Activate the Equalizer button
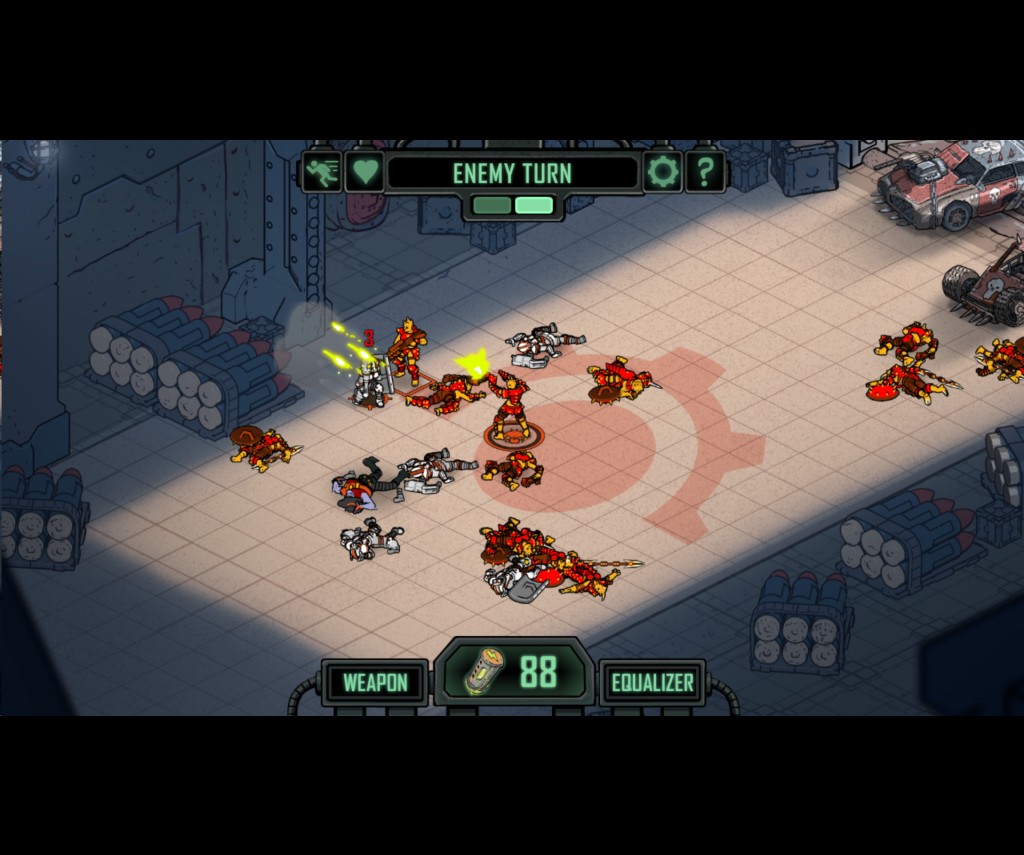1024x855 pixels. [x=652, y=683]
